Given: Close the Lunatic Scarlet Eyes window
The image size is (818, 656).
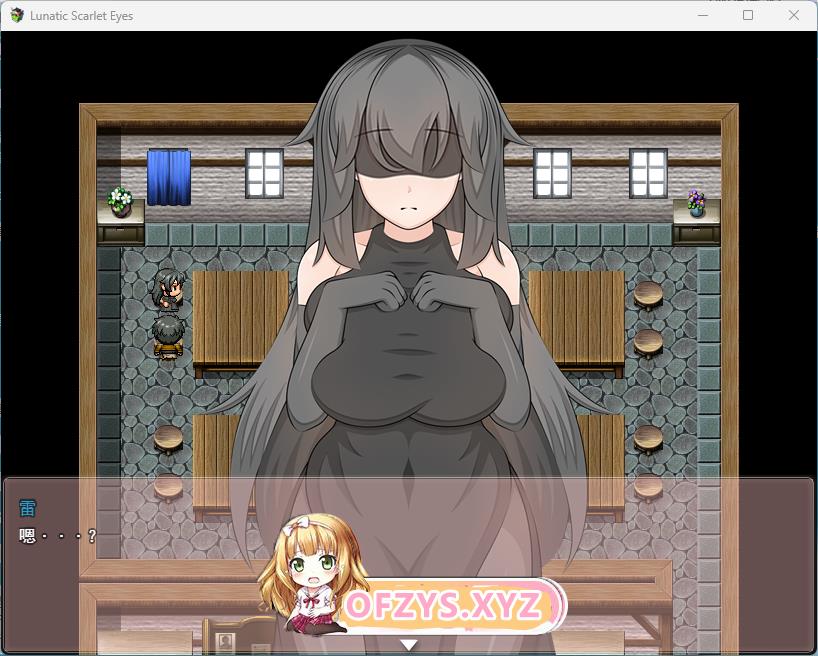Looking at the screenshot, I should click(794, 16).
